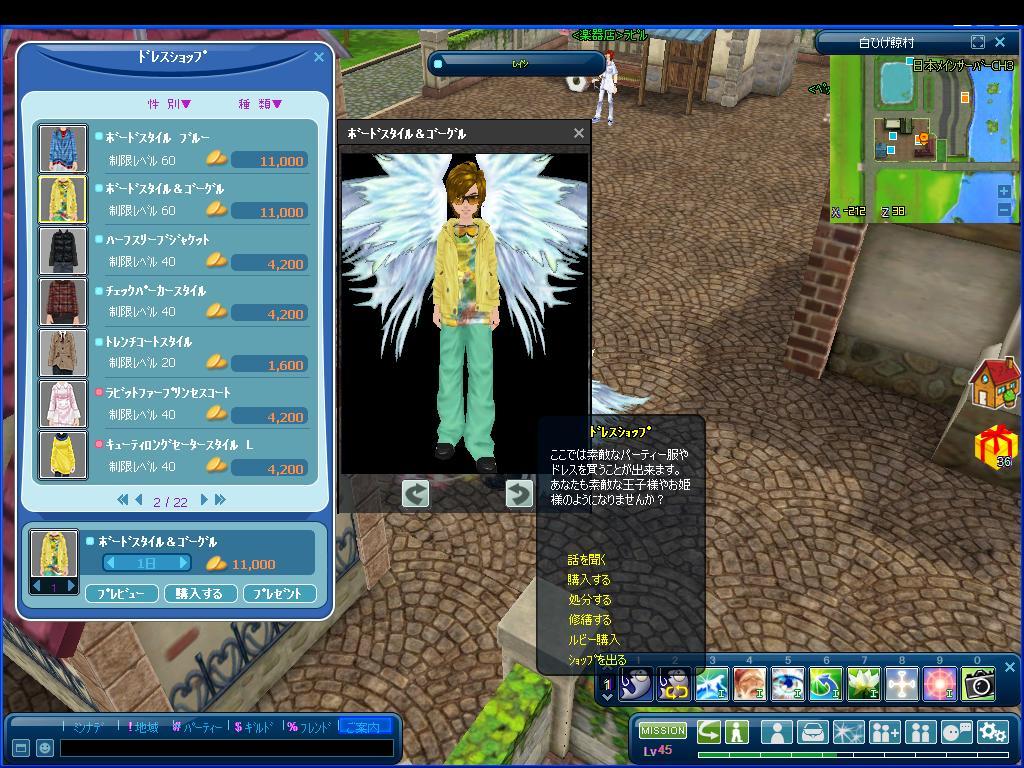The width and height of the screenshot is (1024, 768).
Task: Select the trench coat style item
Action: point(63,353)
